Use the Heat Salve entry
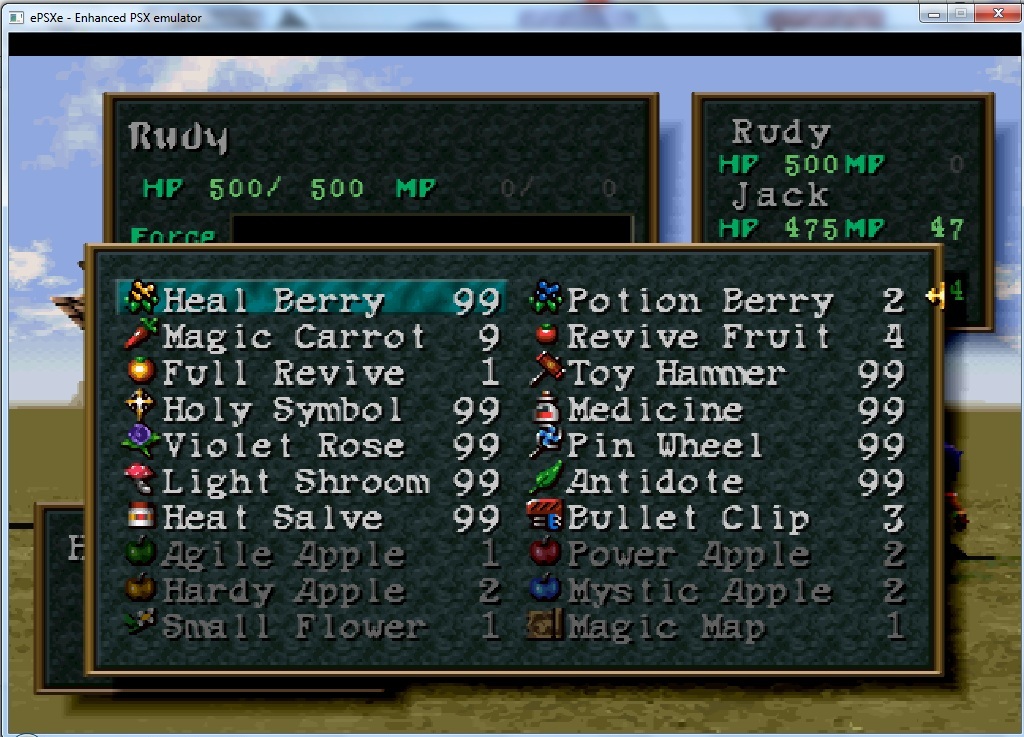Image resolution: width=1024 pixels, height=737 pixels. coord(272,518)
